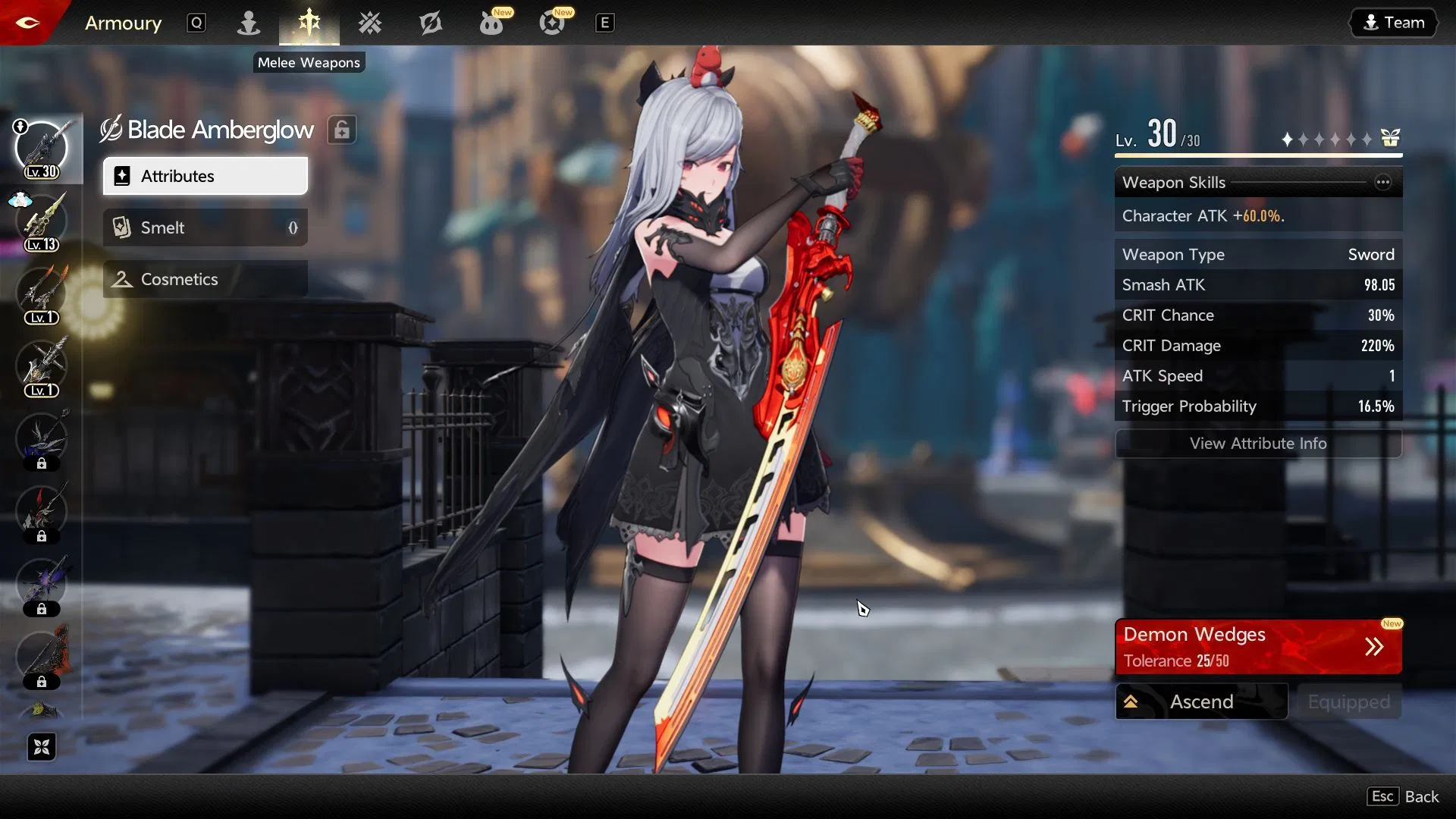1456x819 pixels.
Task: Expand Demon Wedges details via double chevron
Action: tap(1374, 646)
